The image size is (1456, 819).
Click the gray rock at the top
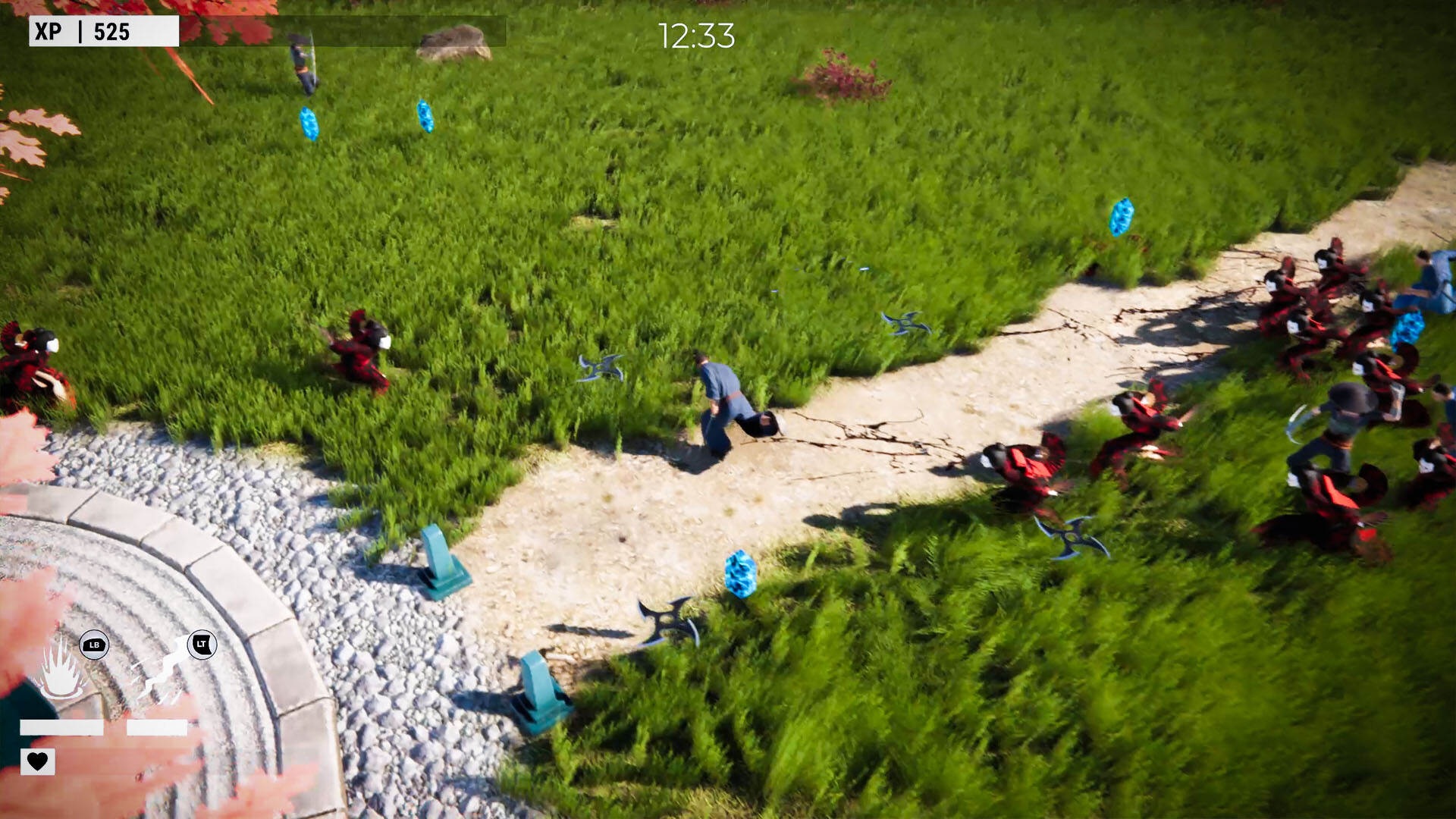click(x=453, y=42)
